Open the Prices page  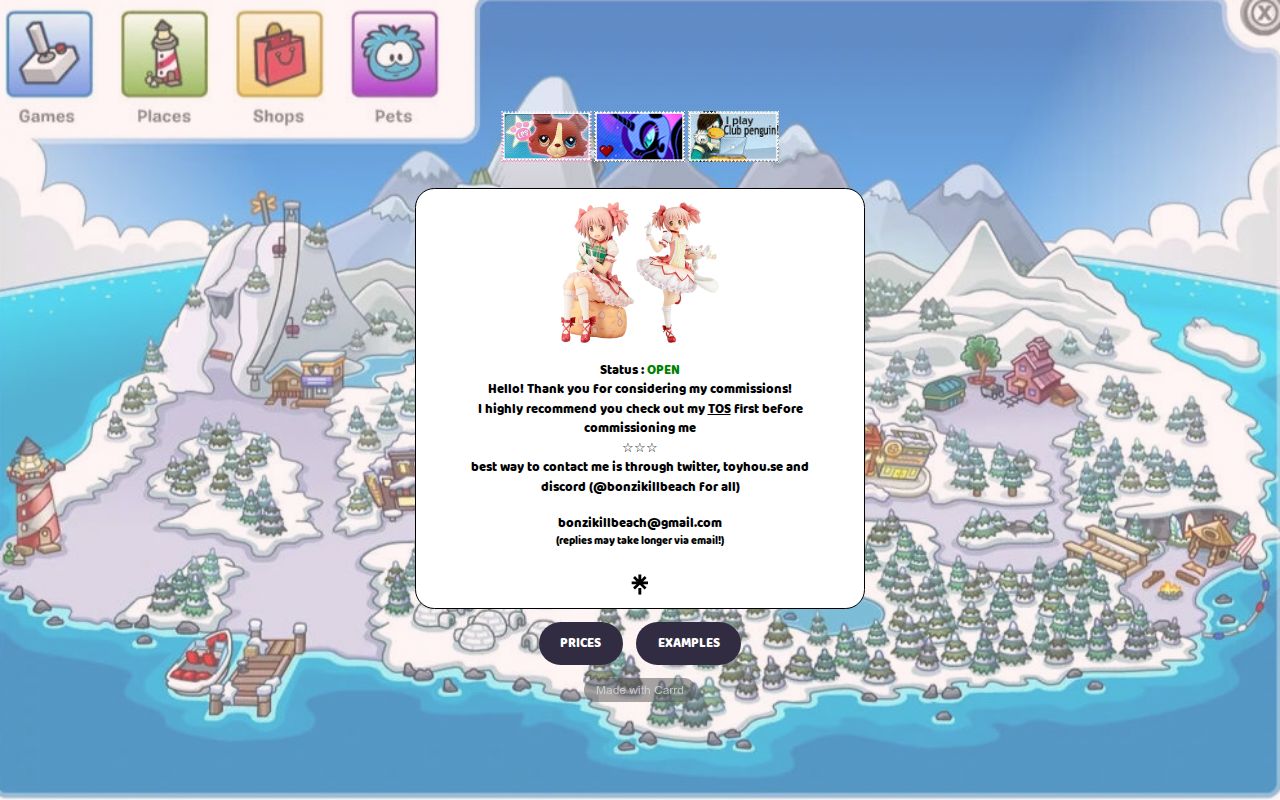click(581, 643)
